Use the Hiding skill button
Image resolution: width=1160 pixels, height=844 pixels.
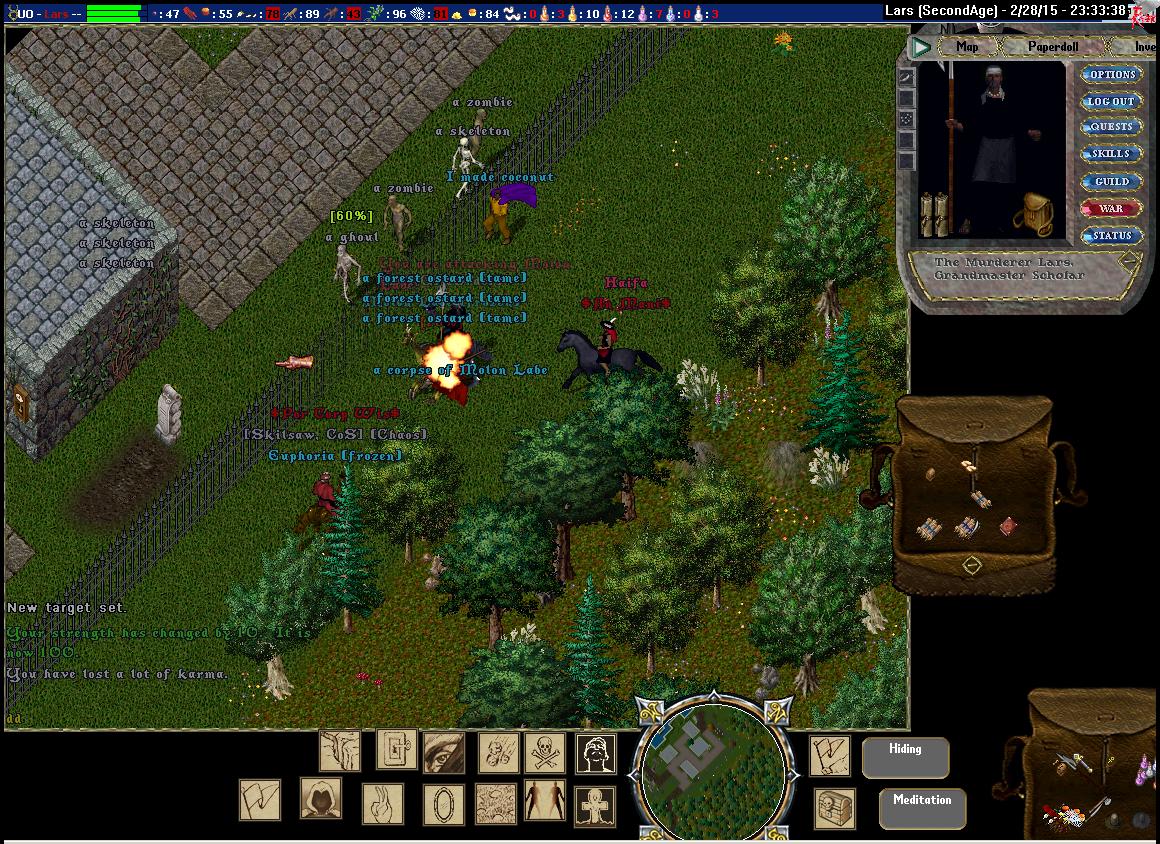[905, 757]
